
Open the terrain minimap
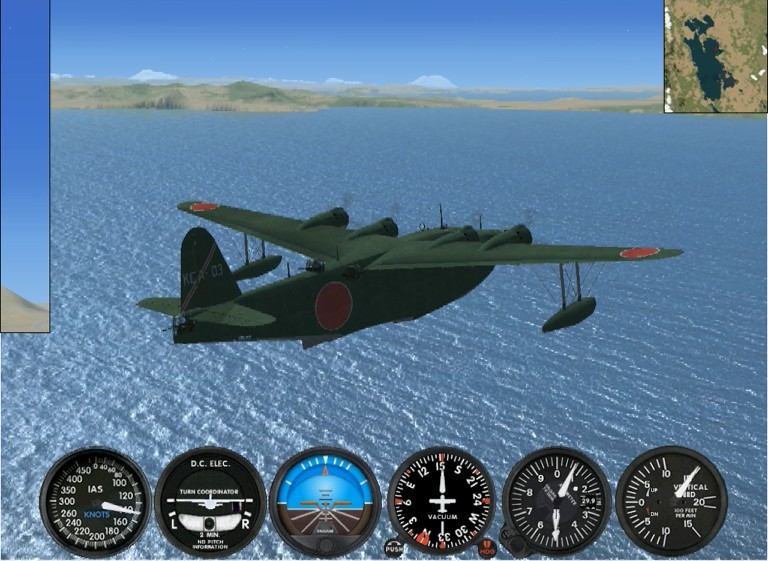pyautogui.click(x=715, y=56)
